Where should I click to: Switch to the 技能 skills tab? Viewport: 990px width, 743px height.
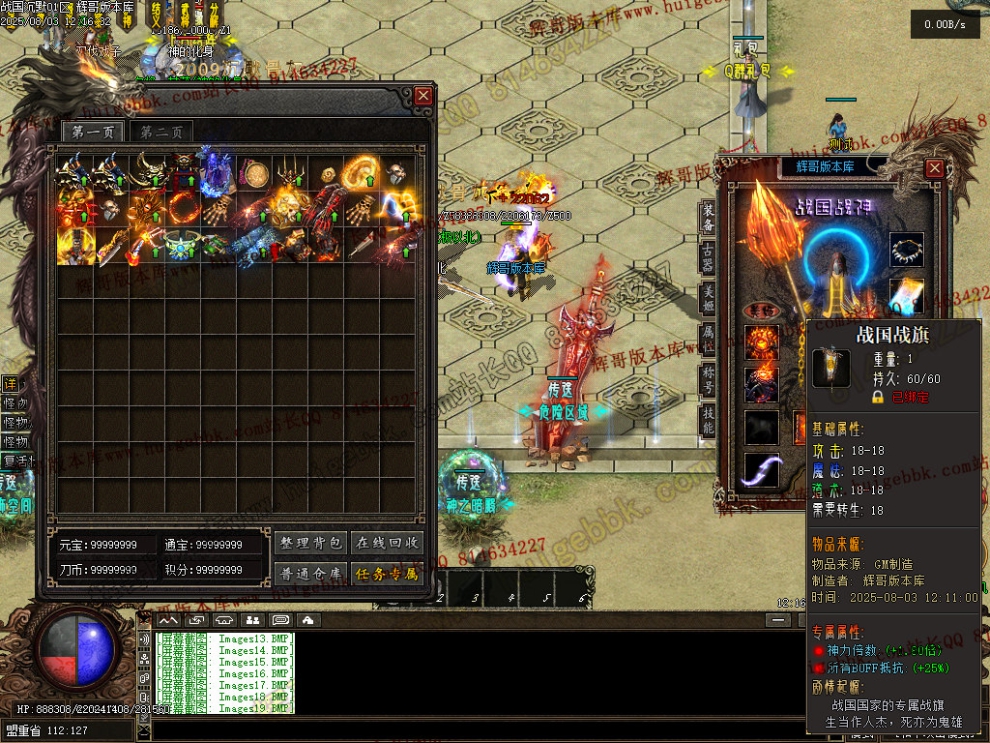pyautogui.click(x=708, y=421)
